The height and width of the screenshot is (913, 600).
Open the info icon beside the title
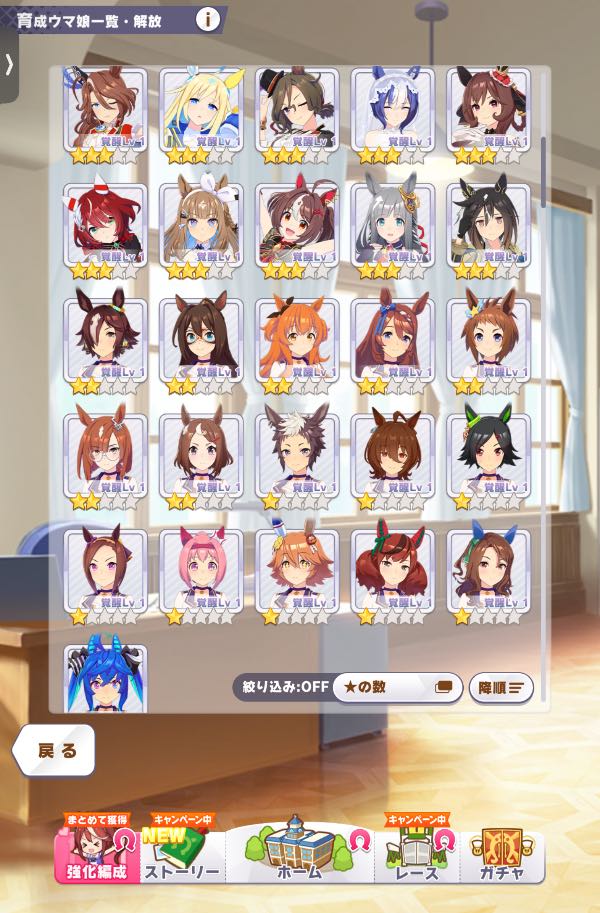click(x=208, y=18)
